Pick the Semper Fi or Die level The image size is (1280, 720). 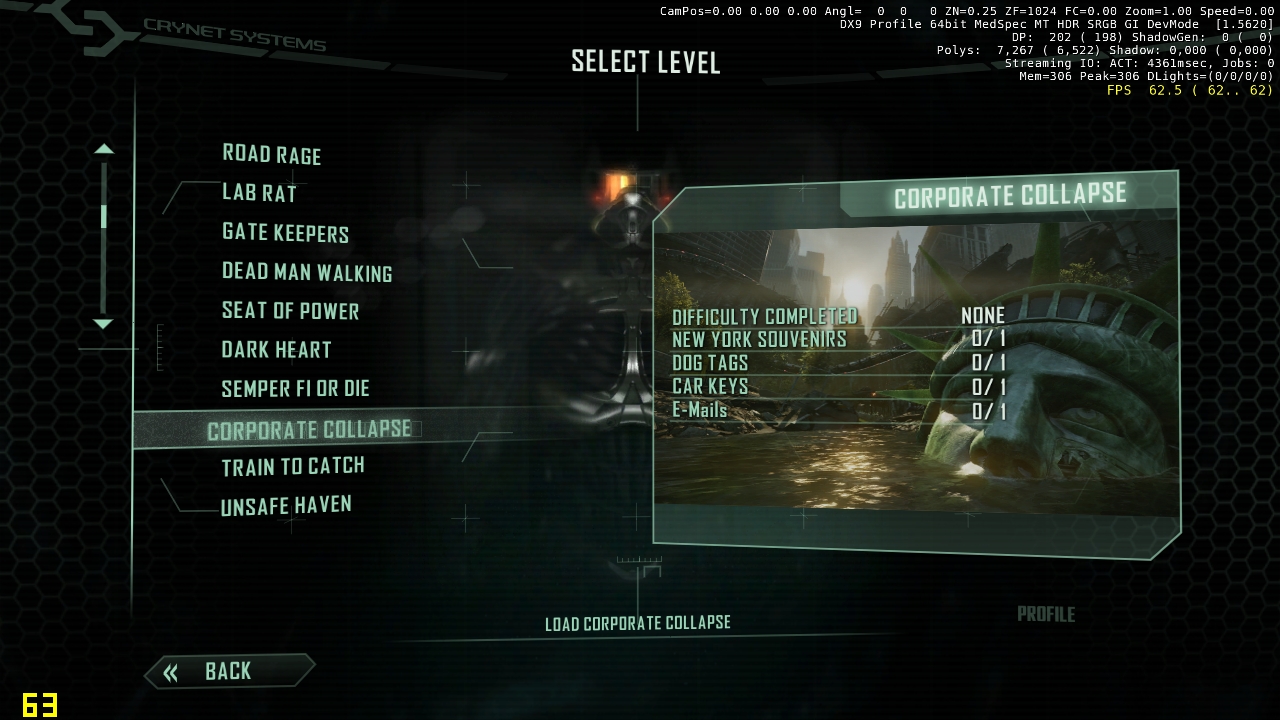[295, 389]
